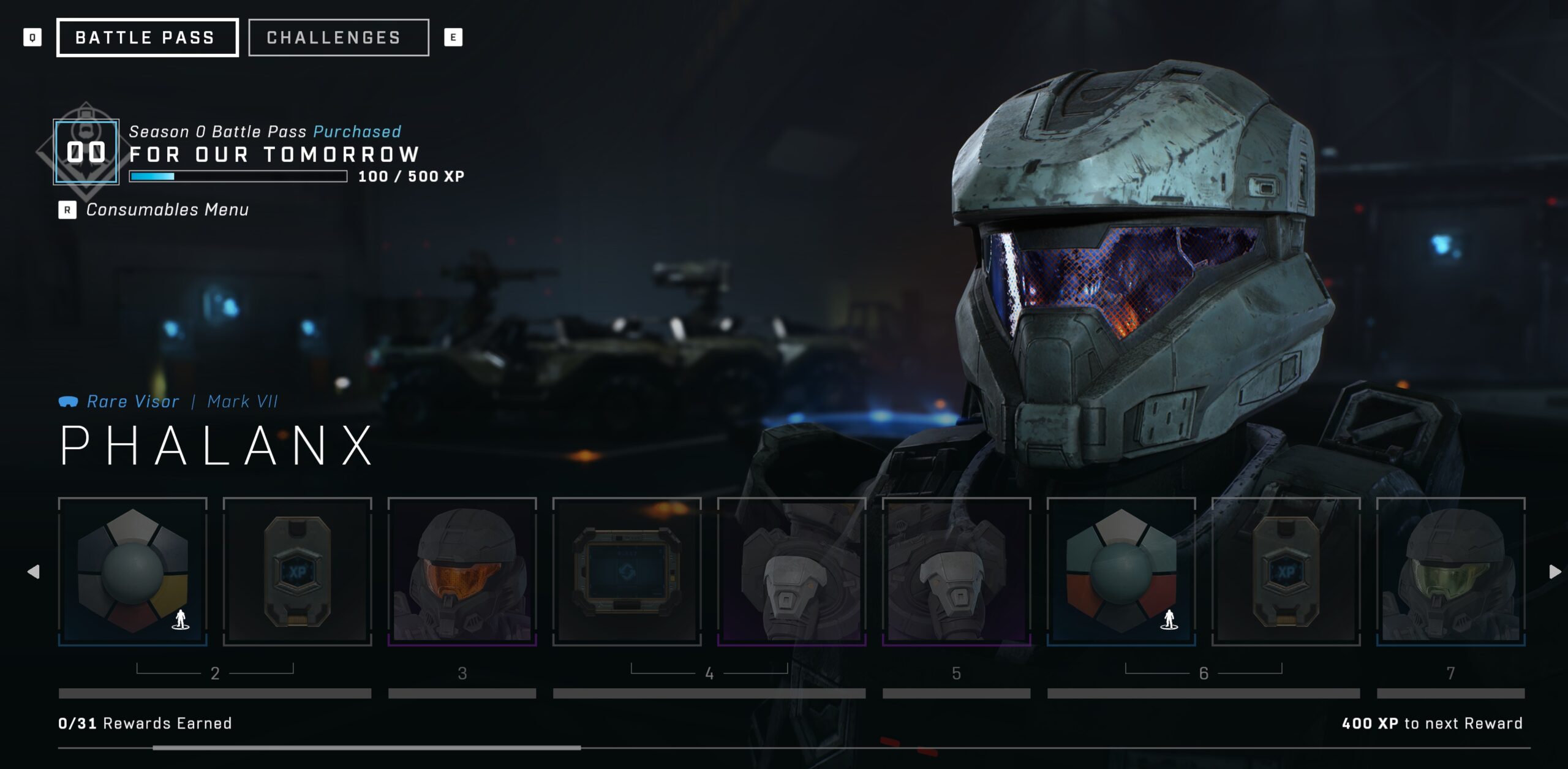Open the red armor coating at tier 6
1568x769 pixels.
point(1123,573)
